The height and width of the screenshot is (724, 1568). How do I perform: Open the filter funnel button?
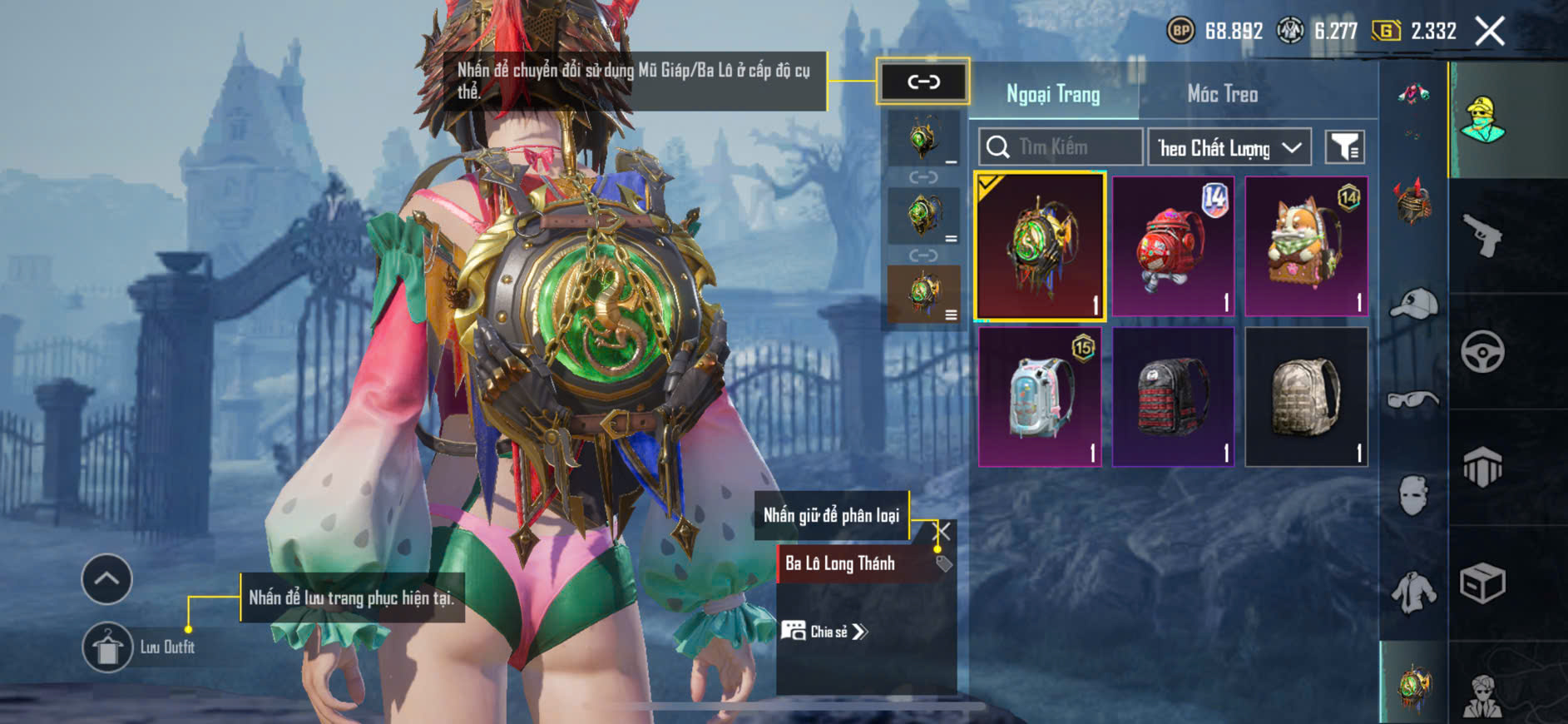1344,147
